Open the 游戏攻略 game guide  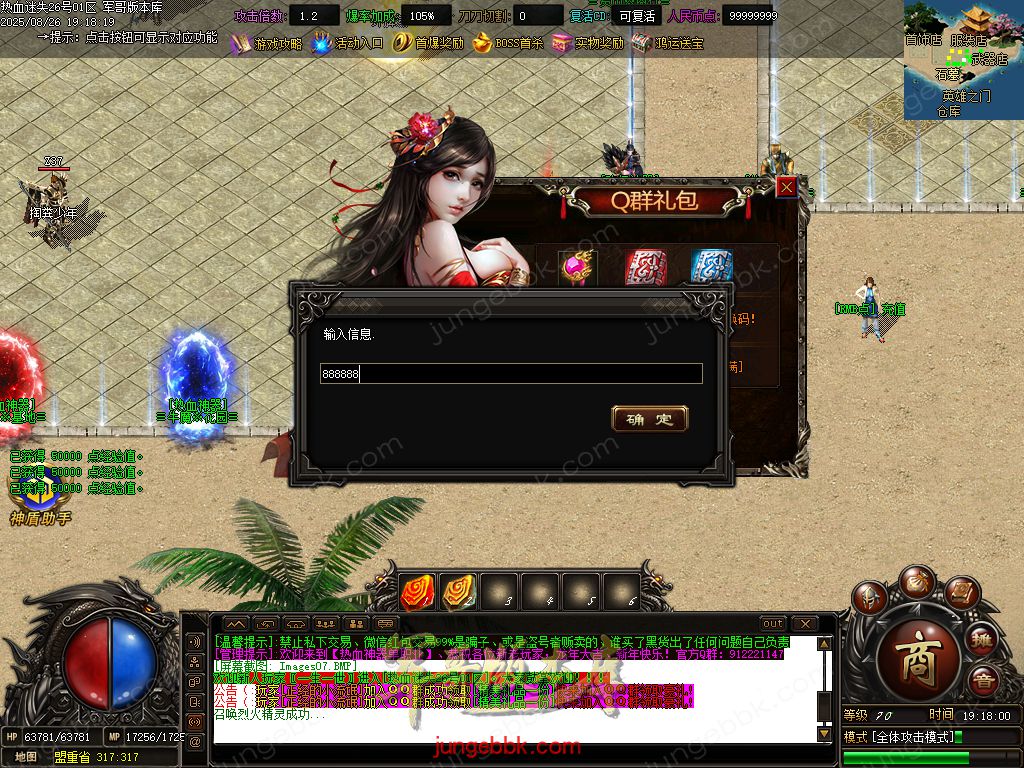(266, 44)
